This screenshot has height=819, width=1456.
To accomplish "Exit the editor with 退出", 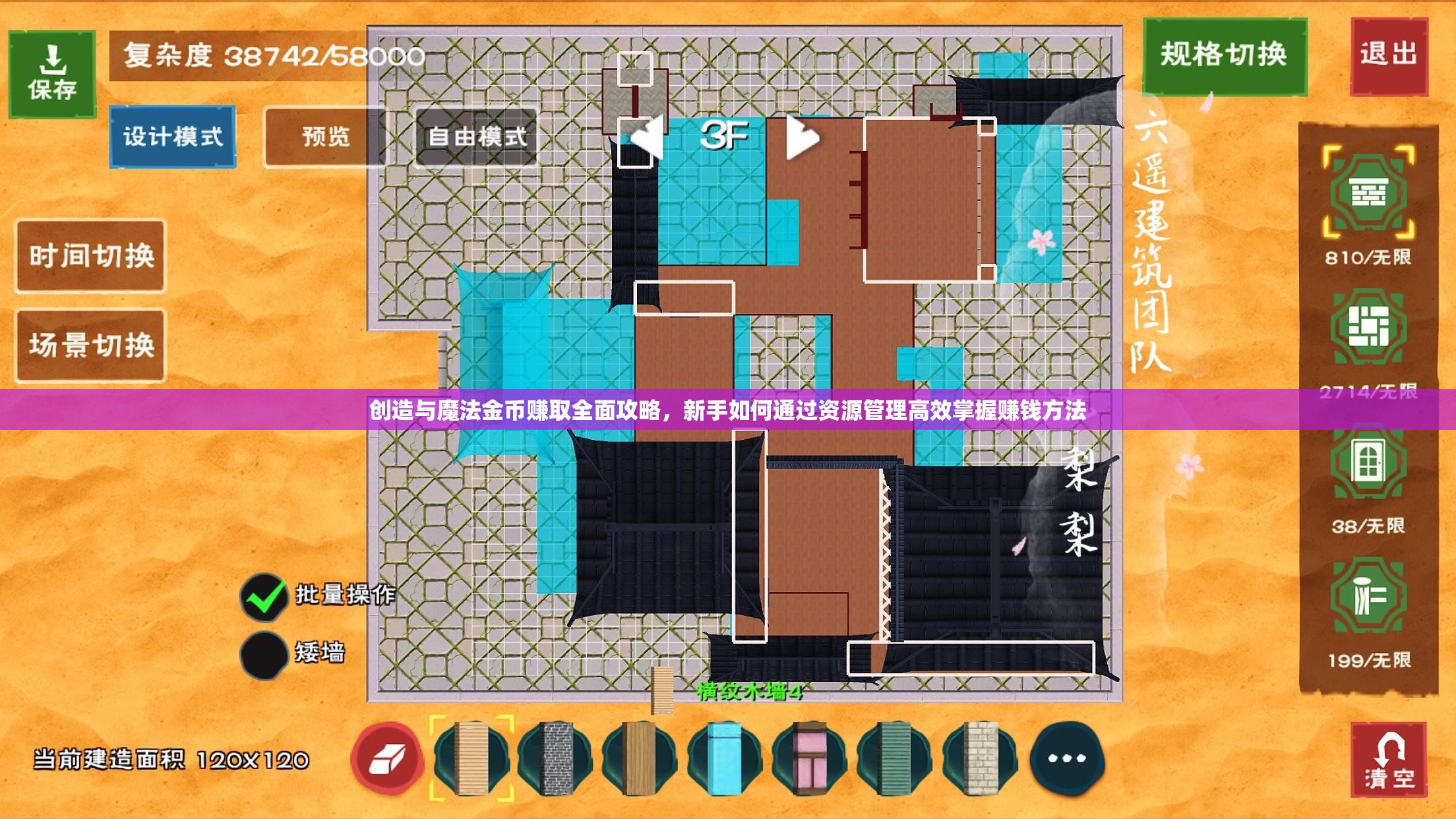I will (1389, 55).
